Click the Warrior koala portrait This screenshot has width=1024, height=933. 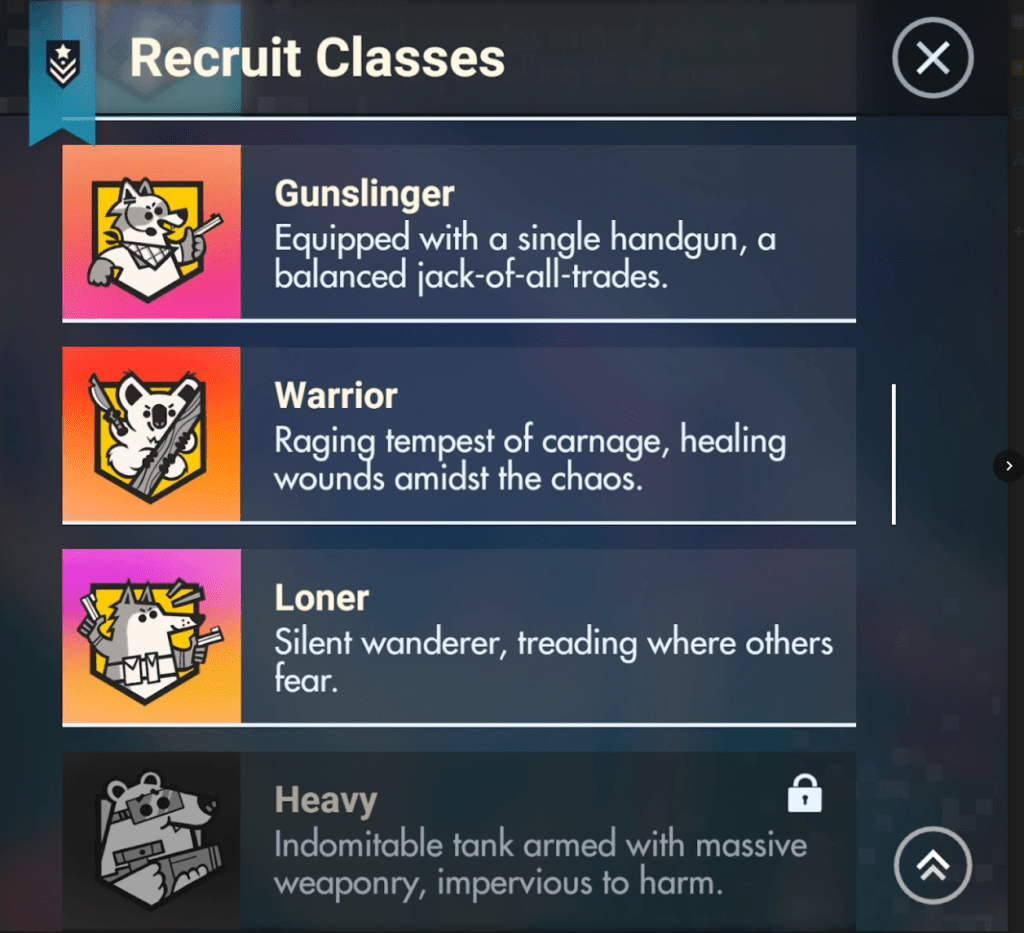click(x=151, y=435)
